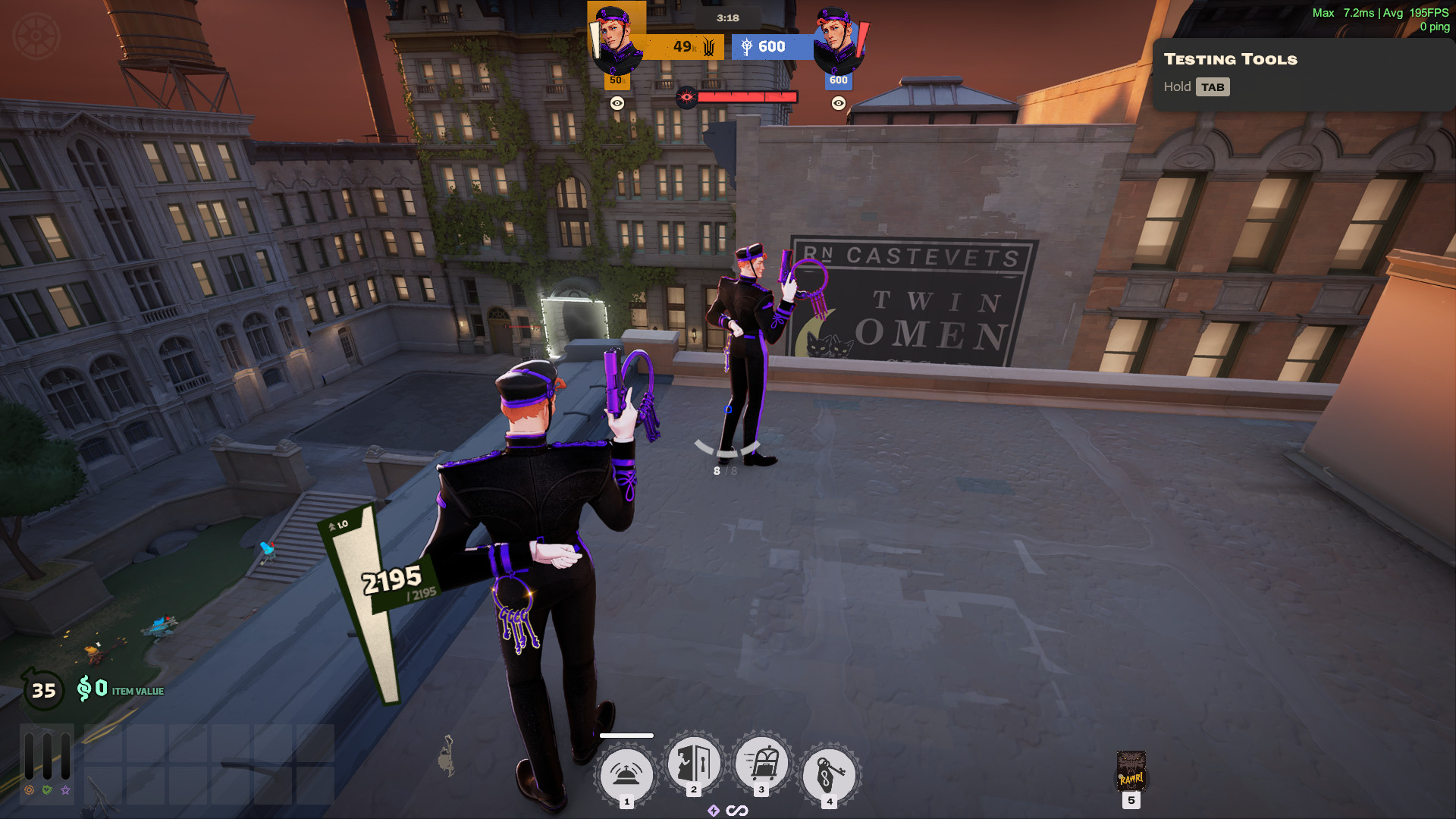Activate the doorway ability
The width and height of the screenshot is (1456, 819).
pos(694,764)
